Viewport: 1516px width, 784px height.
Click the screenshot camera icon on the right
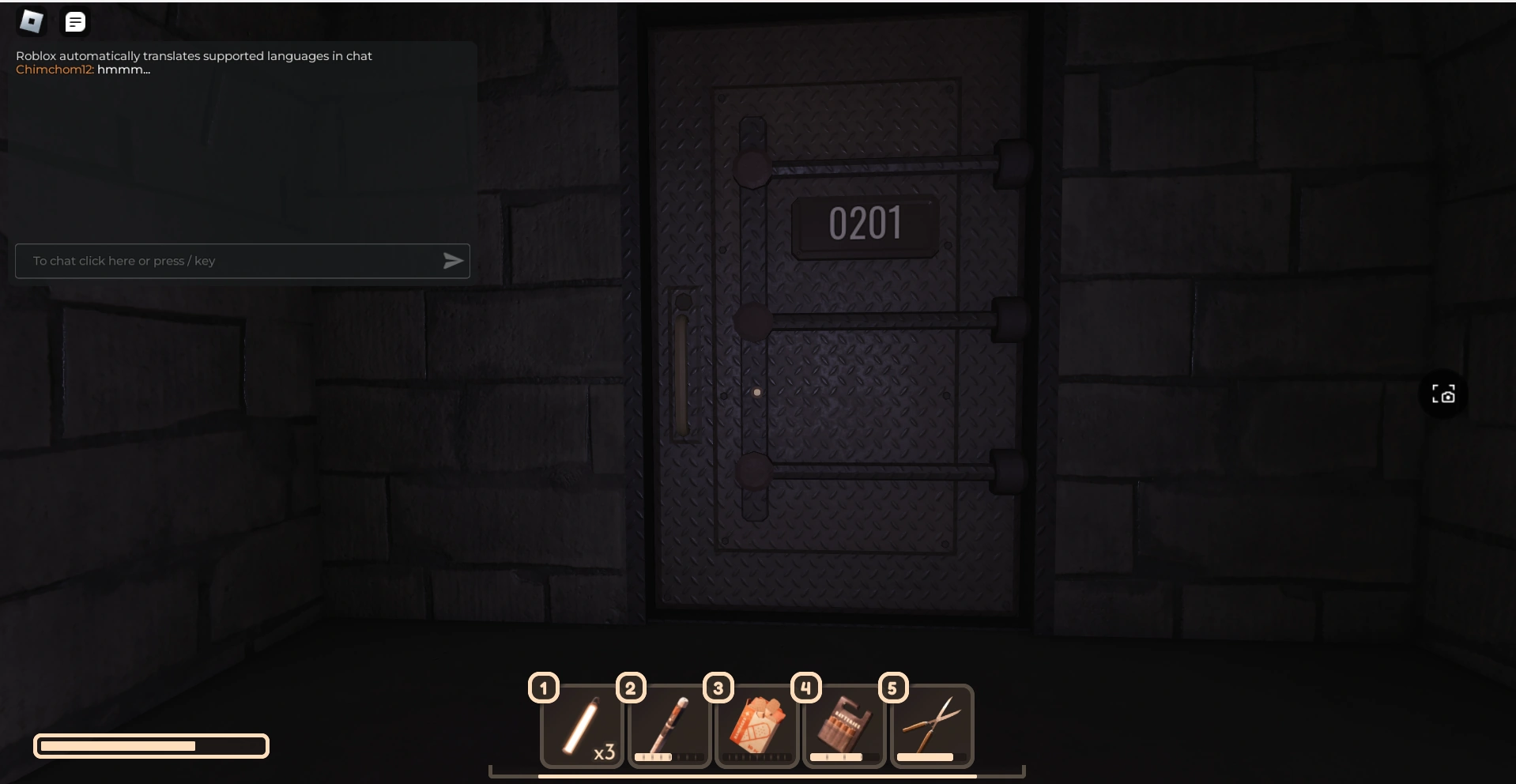1443,394
